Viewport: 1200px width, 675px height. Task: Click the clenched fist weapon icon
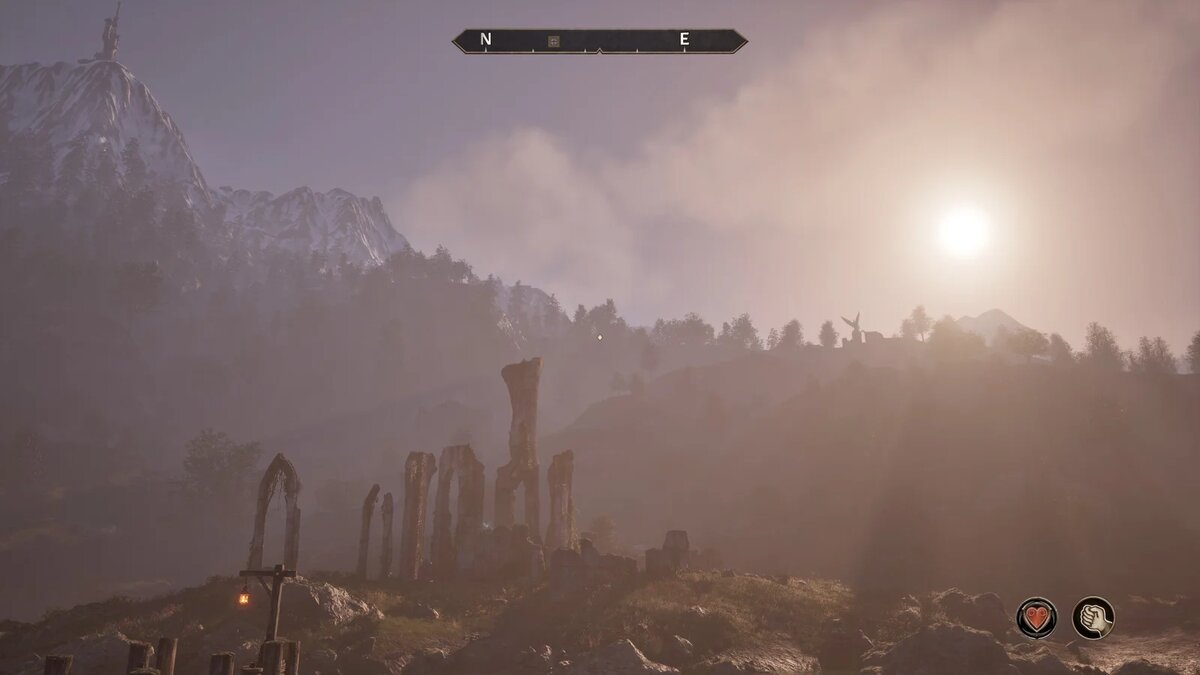click(1093, 617)
